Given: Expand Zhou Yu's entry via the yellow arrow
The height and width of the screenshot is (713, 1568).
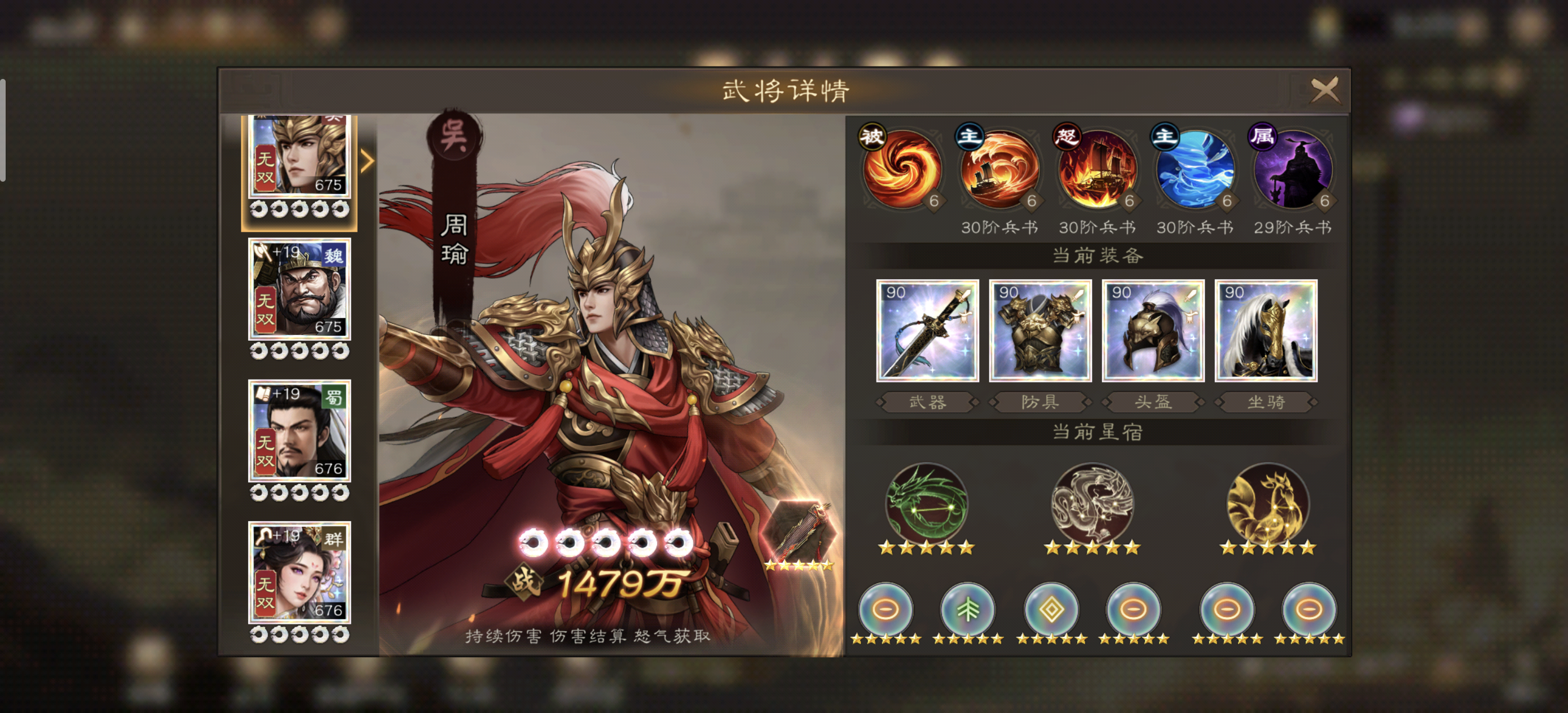Looking at the screenshot, I should coord(368,162).
